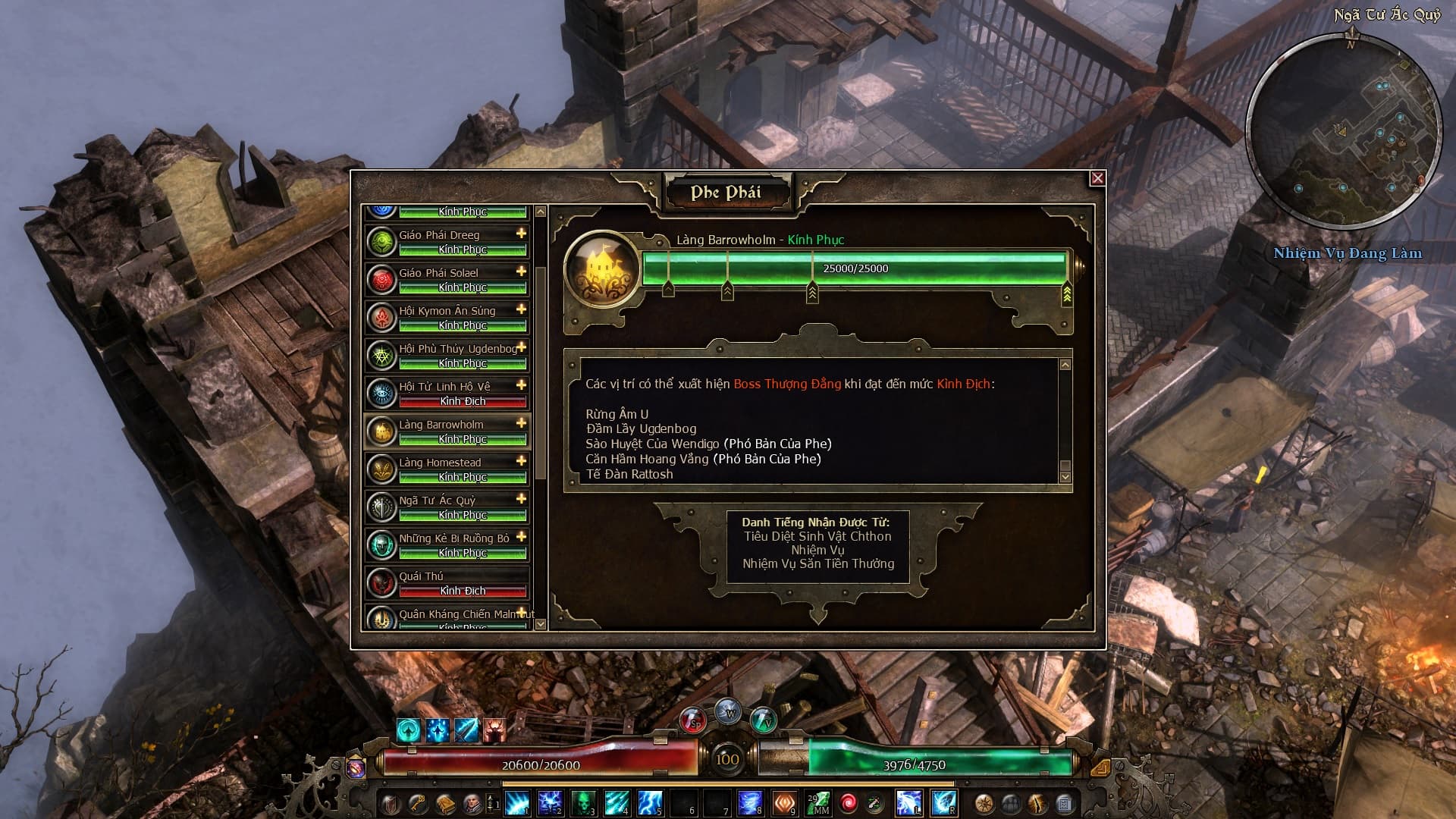This screenshot has height=819, width=1456.
Task: Show the Hội Tử Linh Hộ Vệ faction
Action: coord(447,394)
